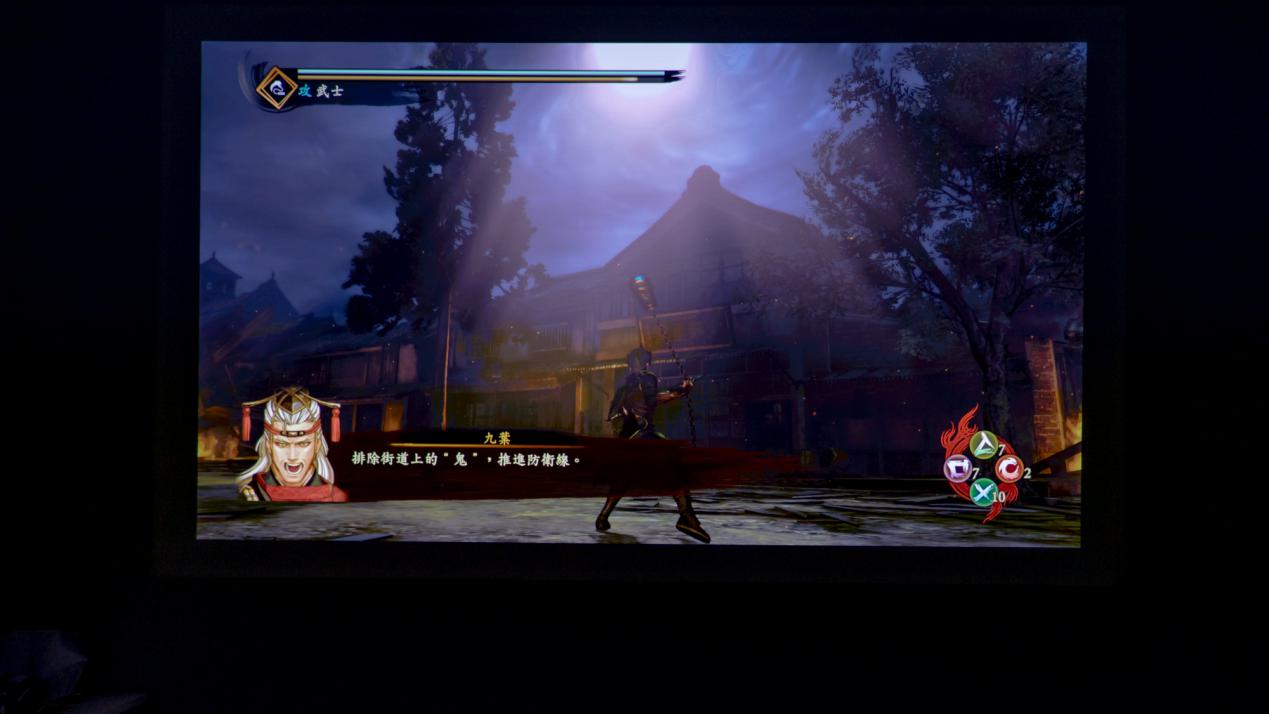Activate the green cross skill with 10 uses

click(x=983, y=491)
